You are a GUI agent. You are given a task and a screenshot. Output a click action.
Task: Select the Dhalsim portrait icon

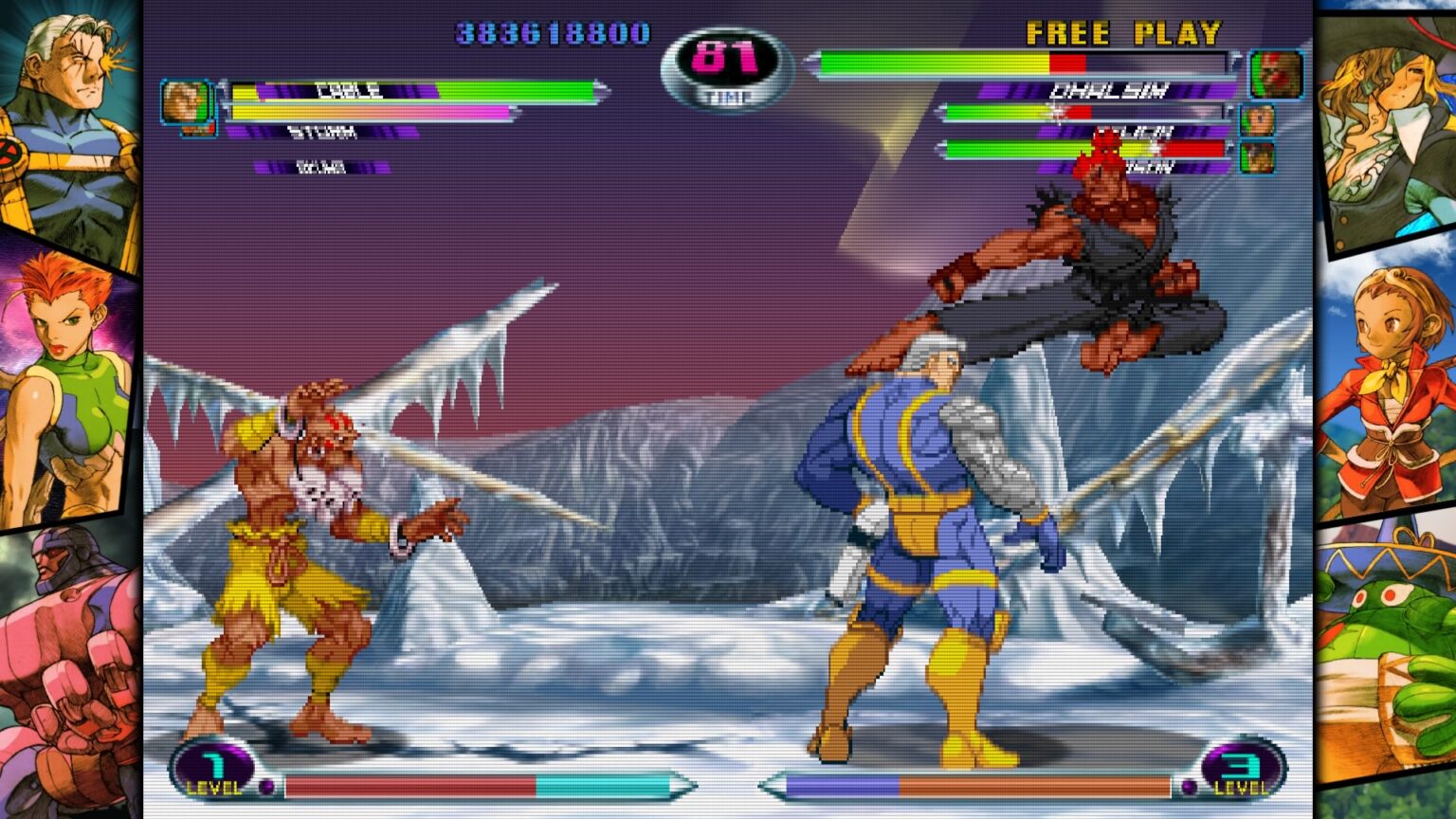pos(1275,75)
